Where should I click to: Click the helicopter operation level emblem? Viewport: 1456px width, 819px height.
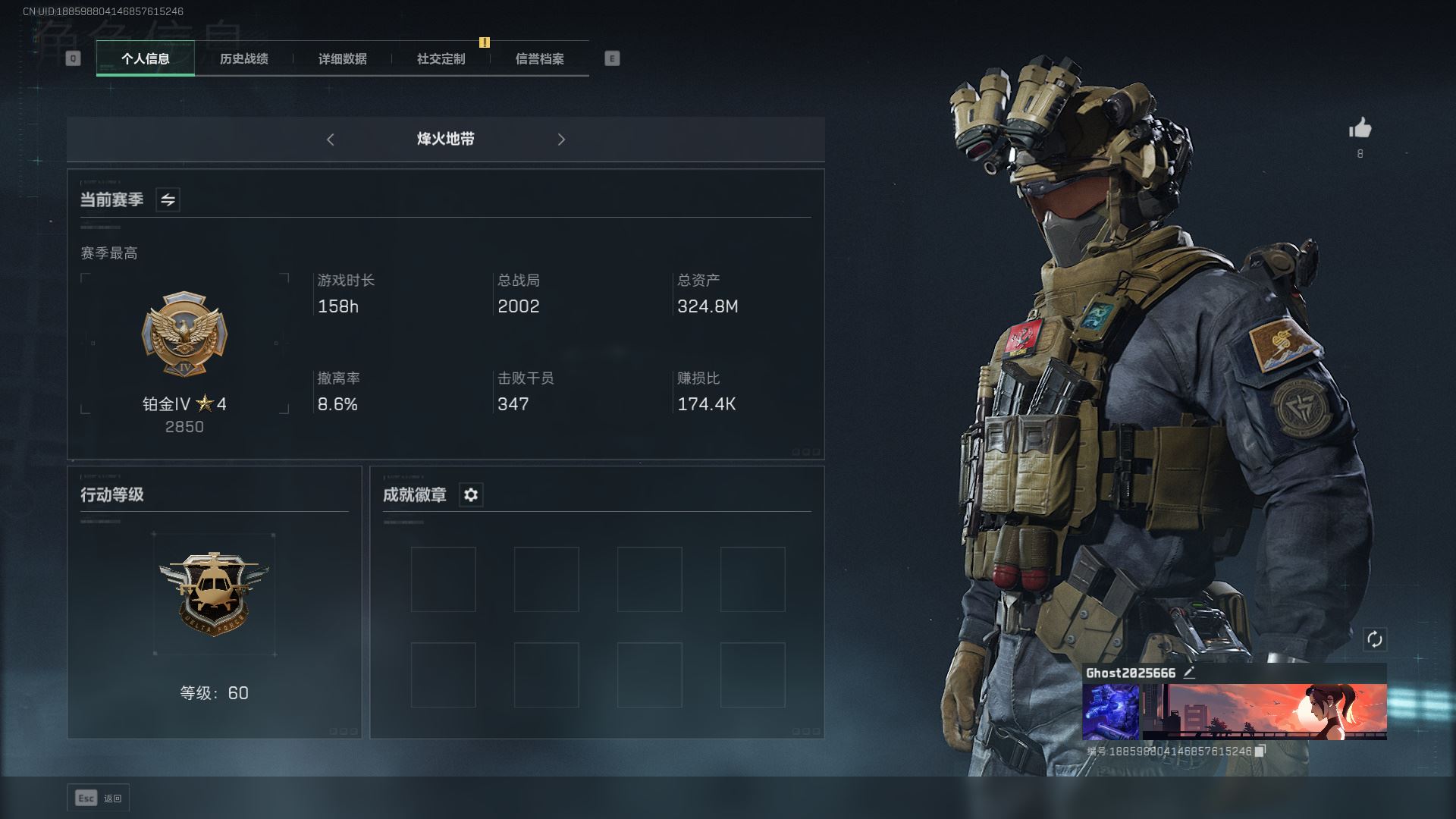coord(214,593)
